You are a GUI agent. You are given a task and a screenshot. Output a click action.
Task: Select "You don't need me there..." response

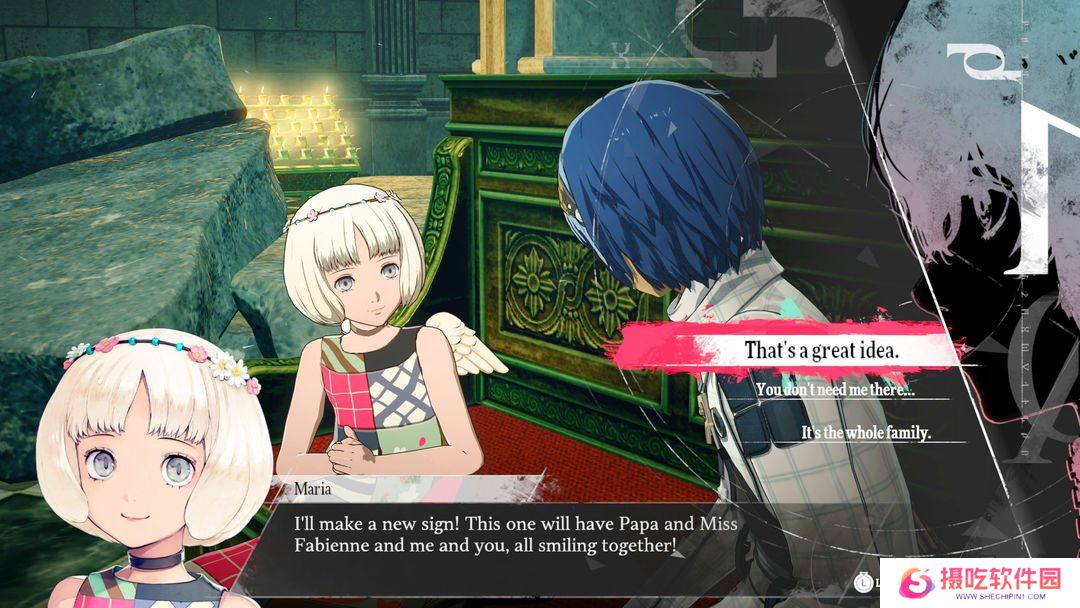point(835,390)
